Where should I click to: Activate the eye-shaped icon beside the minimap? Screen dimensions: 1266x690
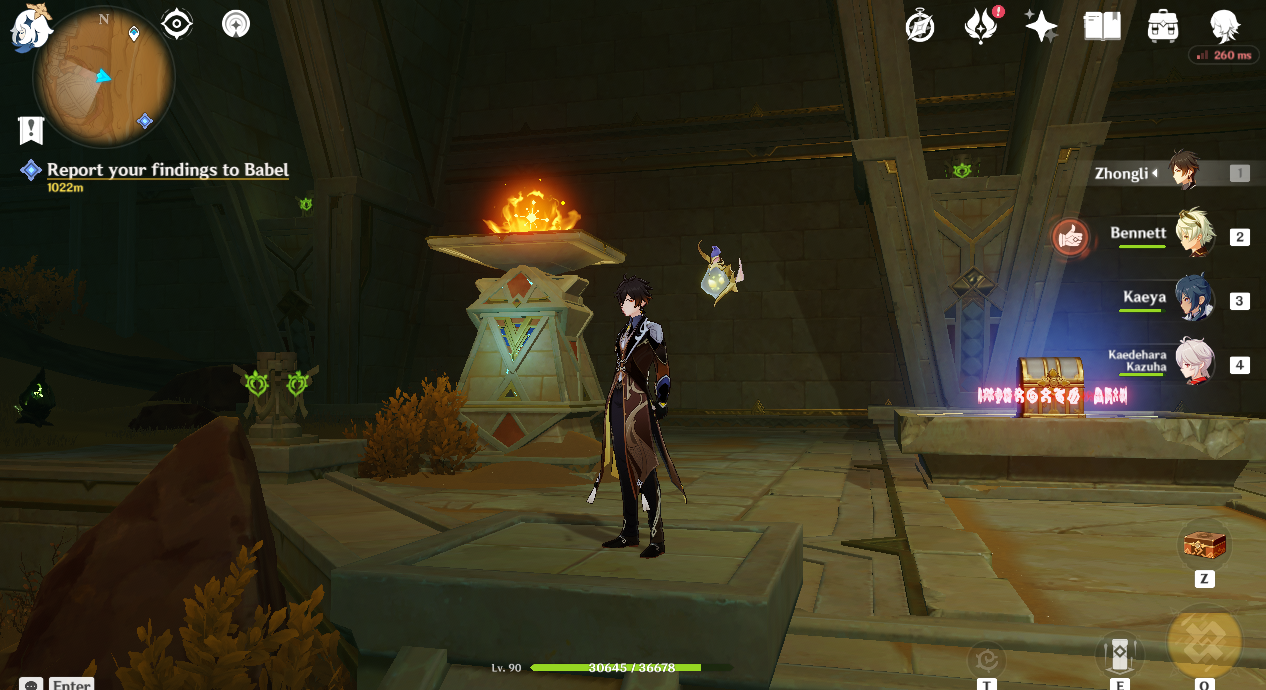point(177,23)
